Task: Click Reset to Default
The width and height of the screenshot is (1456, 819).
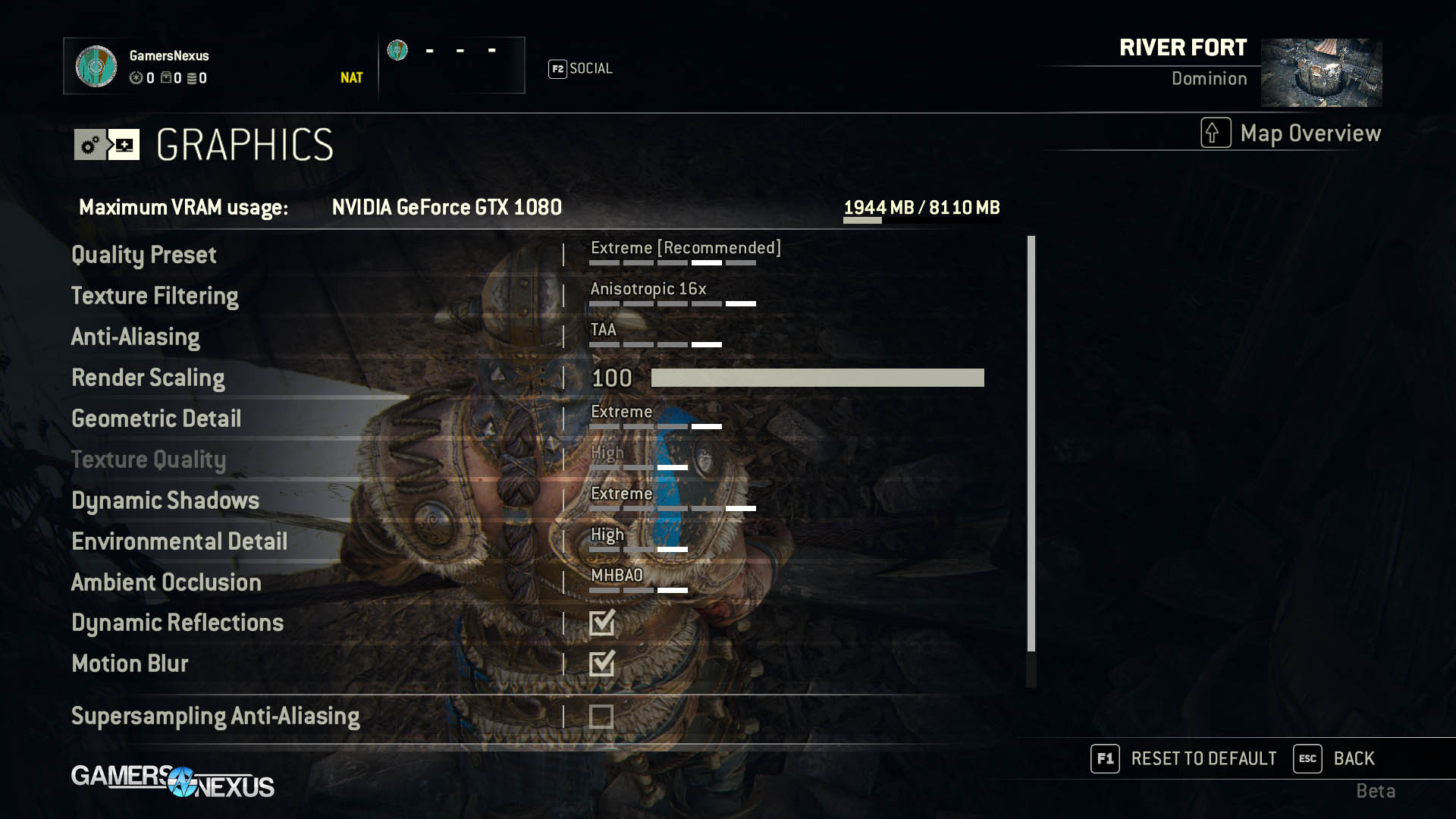Action: (1184, 758)
